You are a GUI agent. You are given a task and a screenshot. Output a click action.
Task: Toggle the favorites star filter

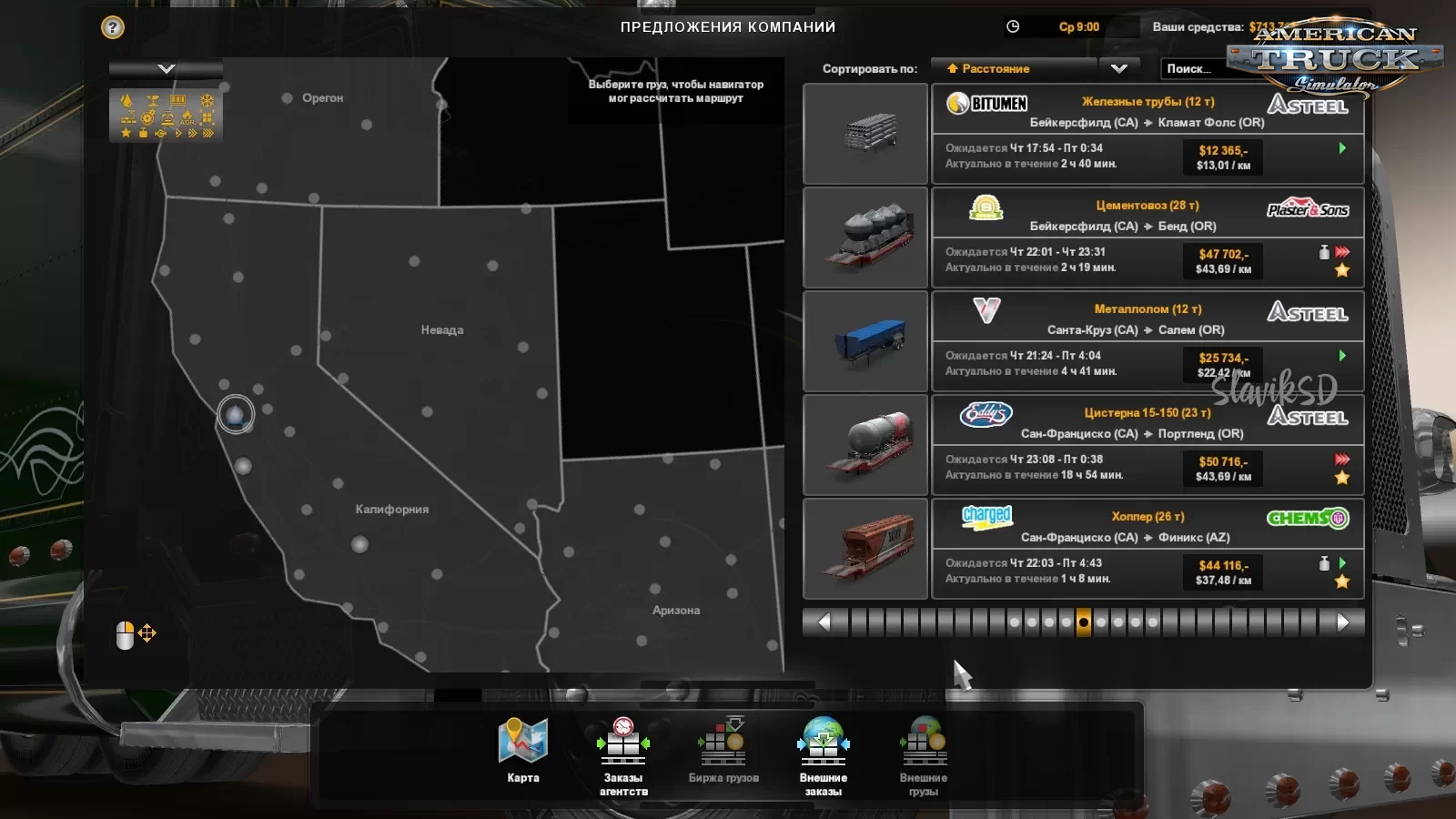pos(126,133)
